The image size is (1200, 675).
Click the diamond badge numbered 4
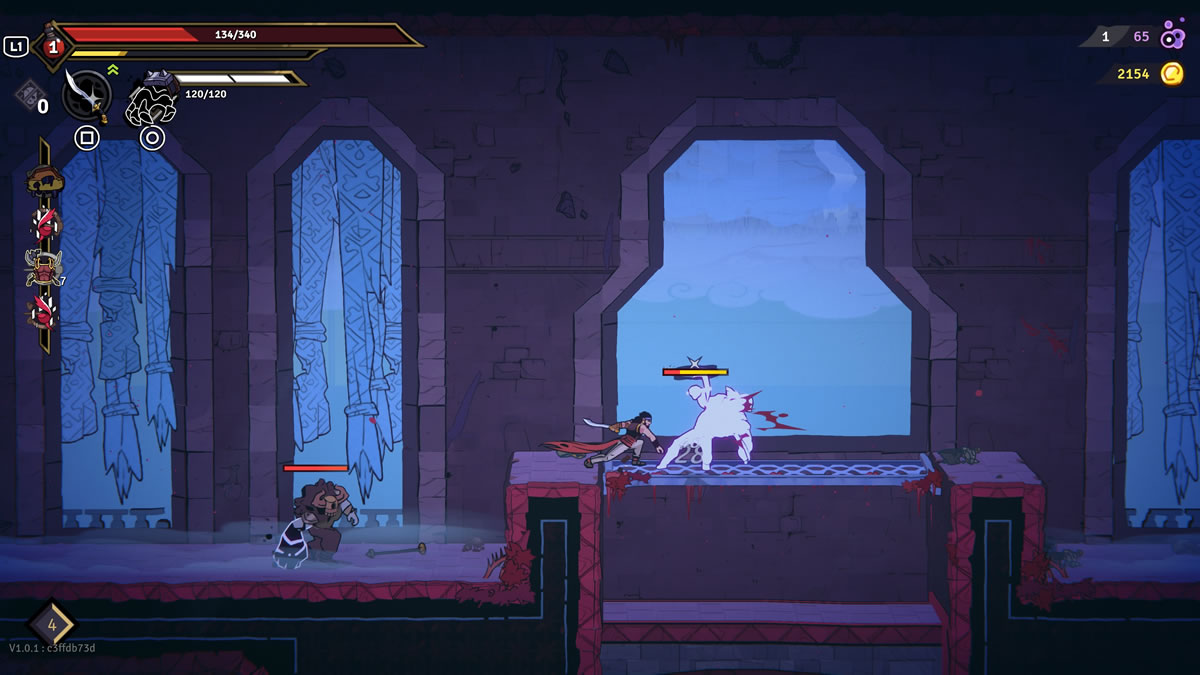pyautogui.click(x=52, y=626)
